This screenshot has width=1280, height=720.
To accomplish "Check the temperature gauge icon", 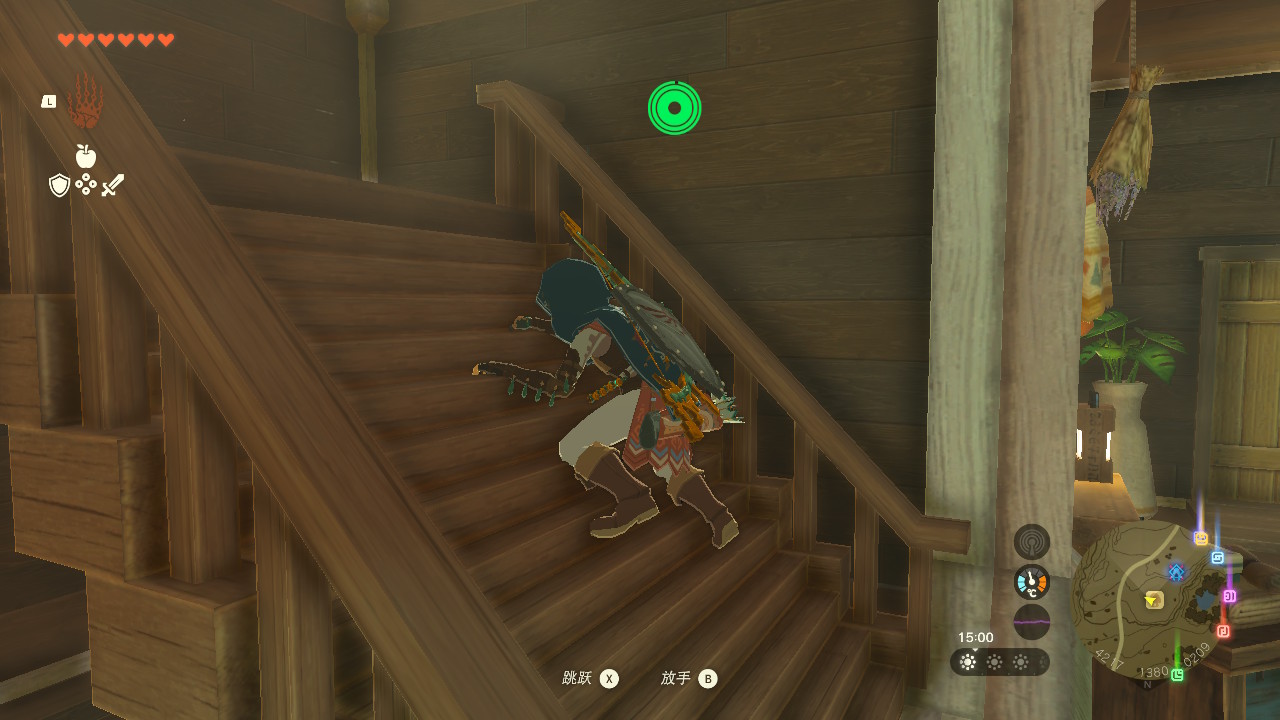I will 1032,582.
